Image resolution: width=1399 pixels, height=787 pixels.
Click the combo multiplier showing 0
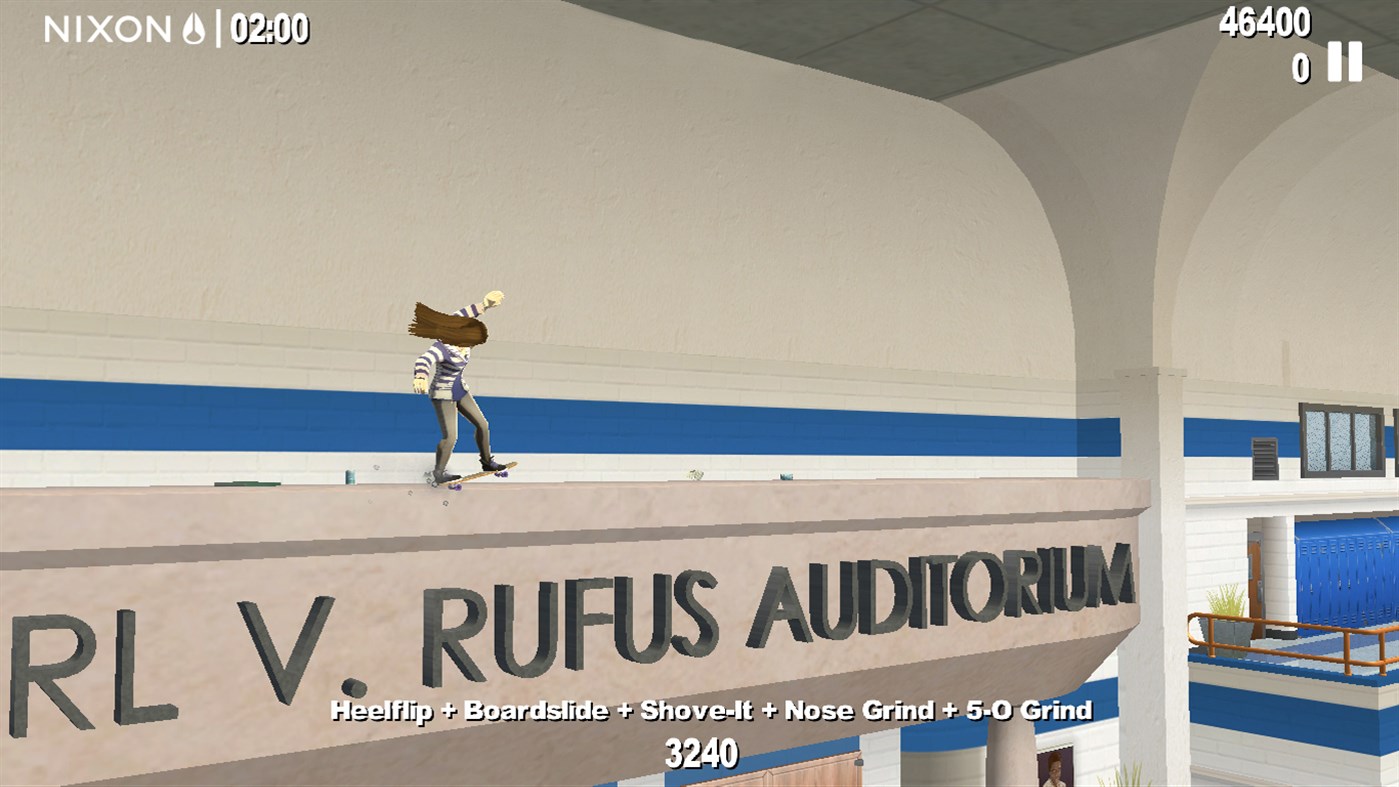[1300, 69]
